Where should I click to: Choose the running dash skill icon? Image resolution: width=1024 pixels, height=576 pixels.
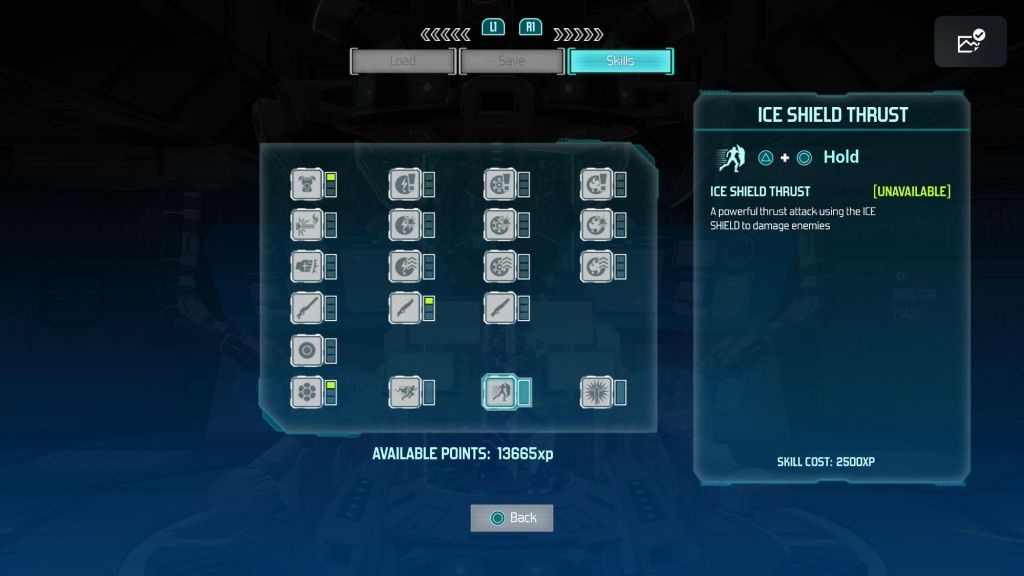pyautogui.click(x=404, y=392)
